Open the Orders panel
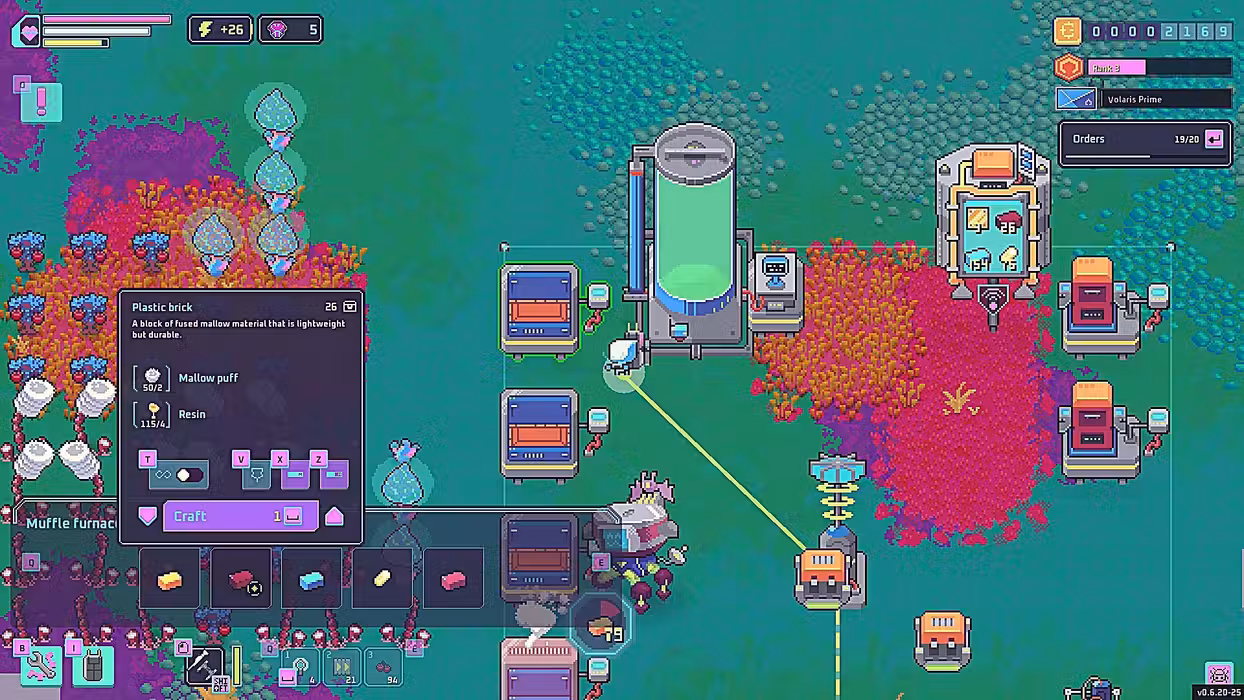This screenshot has width=1244, height=700. [1145, 140]
